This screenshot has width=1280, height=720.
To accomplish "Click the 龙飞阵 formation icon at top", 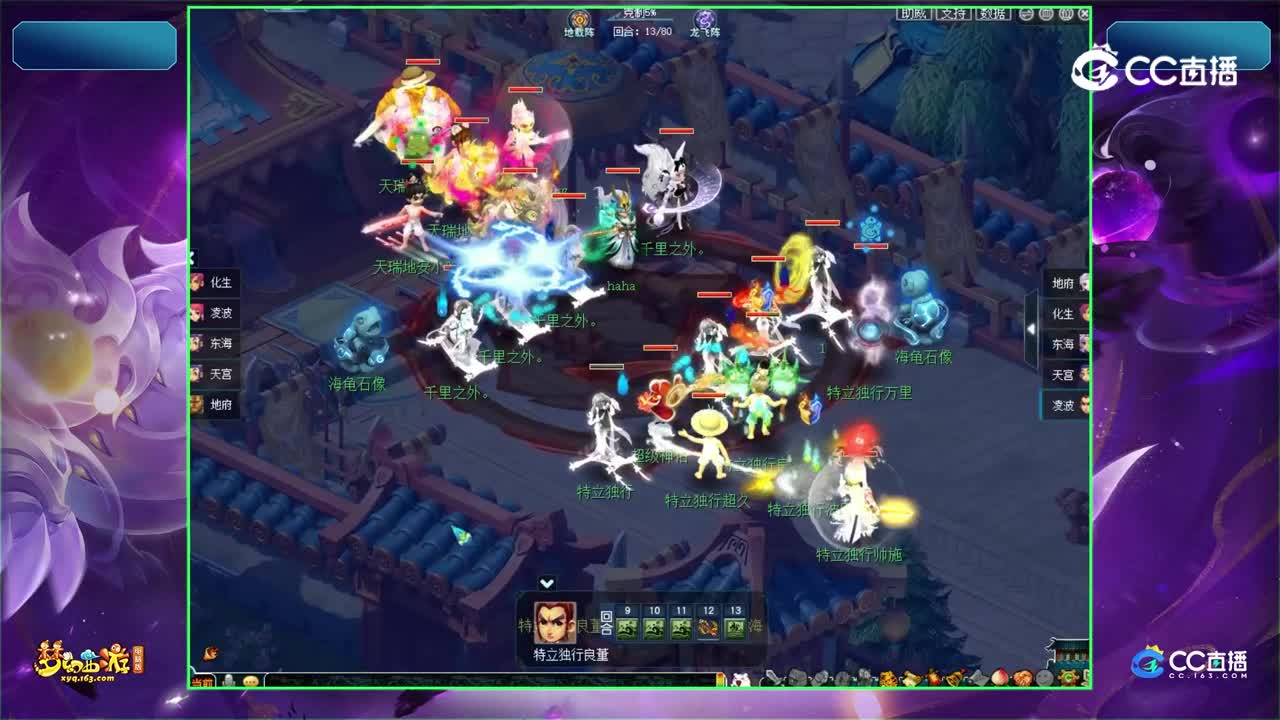I will click(703, 18).
